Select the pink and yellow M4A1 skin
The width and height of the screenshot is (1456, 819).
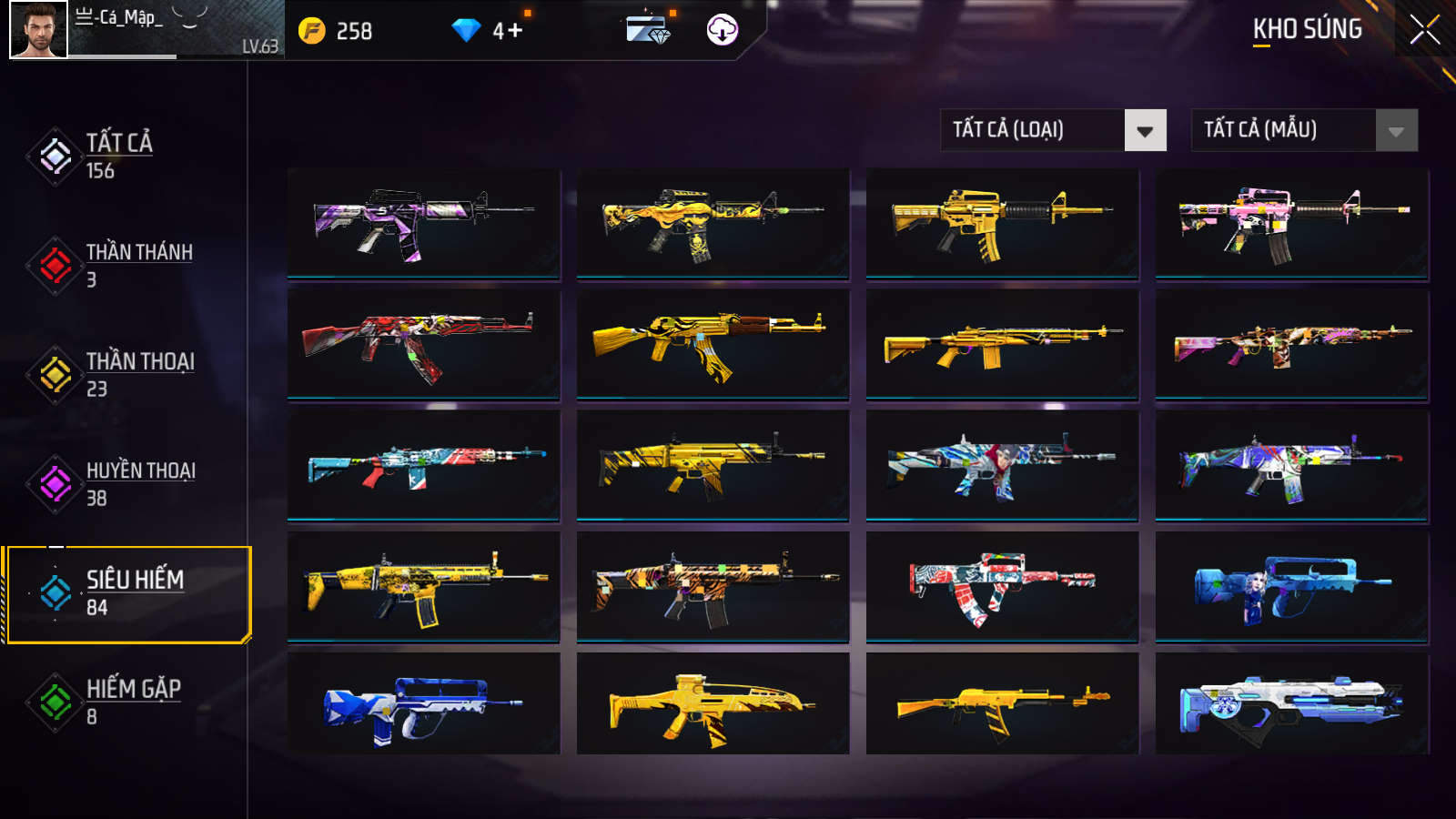[x=1291, y=223]
